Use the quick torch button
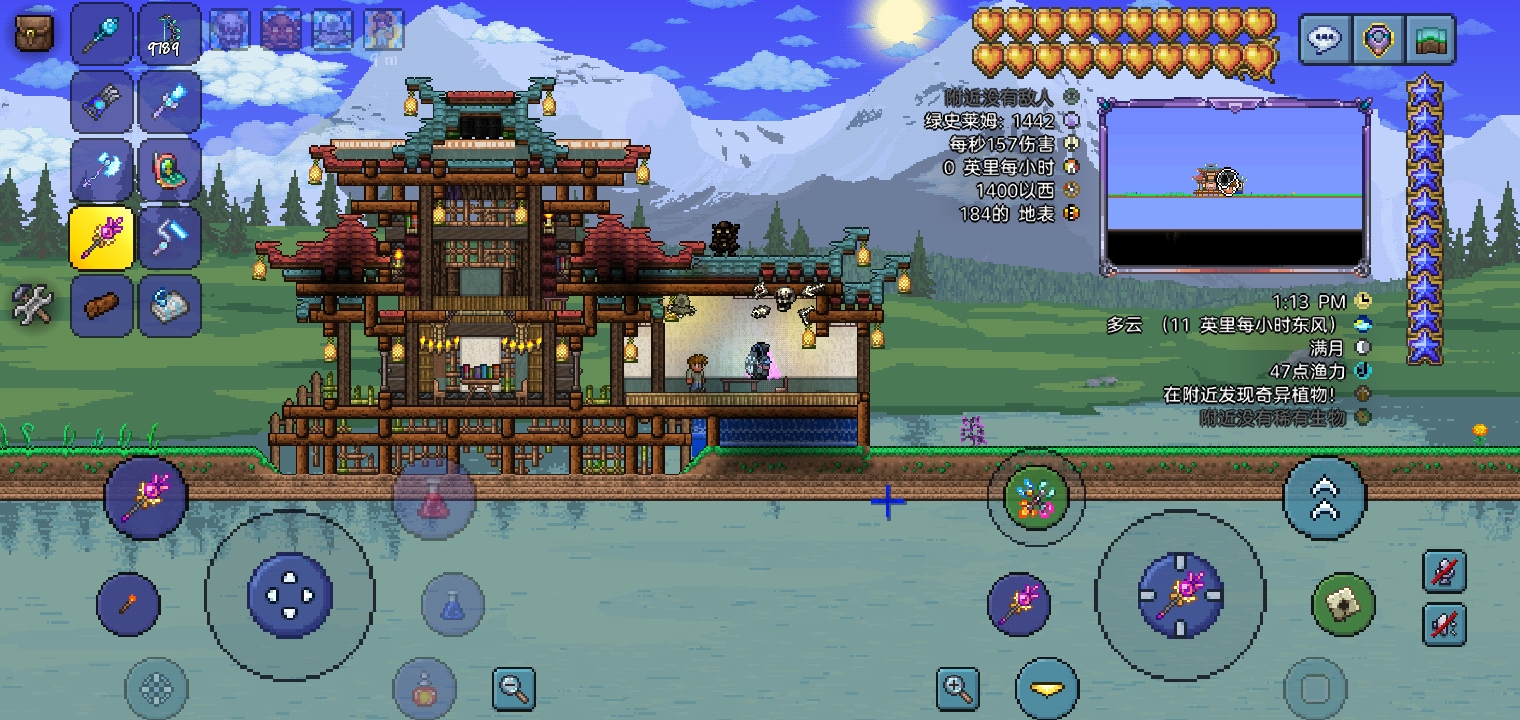 [128, 604]
